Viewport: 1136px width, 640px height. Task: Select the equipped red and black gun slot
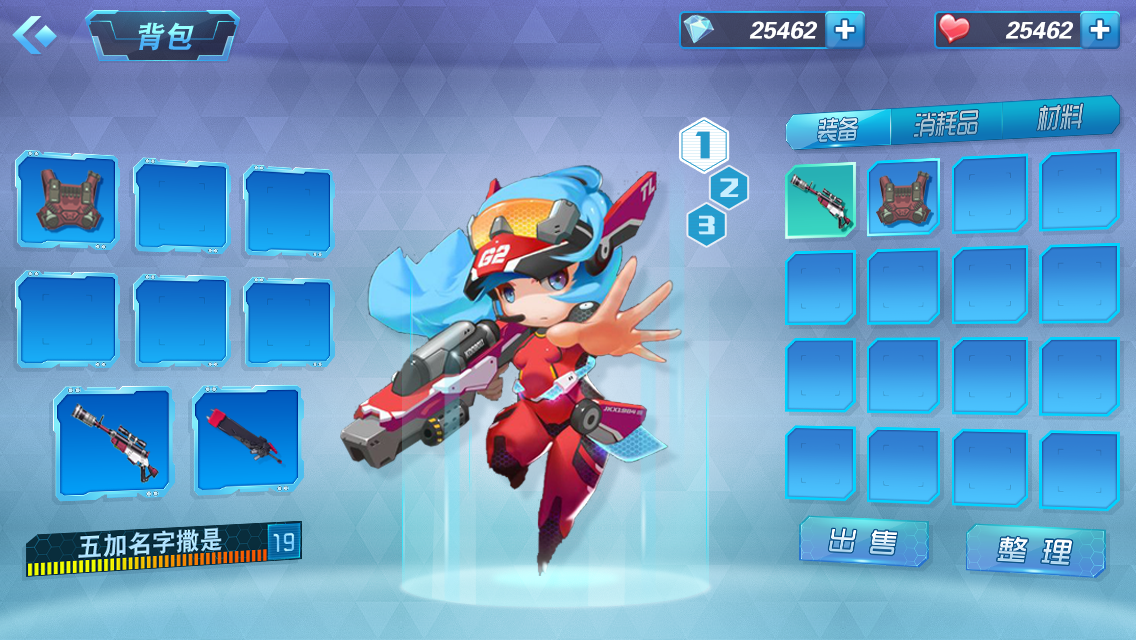(247, 440)
